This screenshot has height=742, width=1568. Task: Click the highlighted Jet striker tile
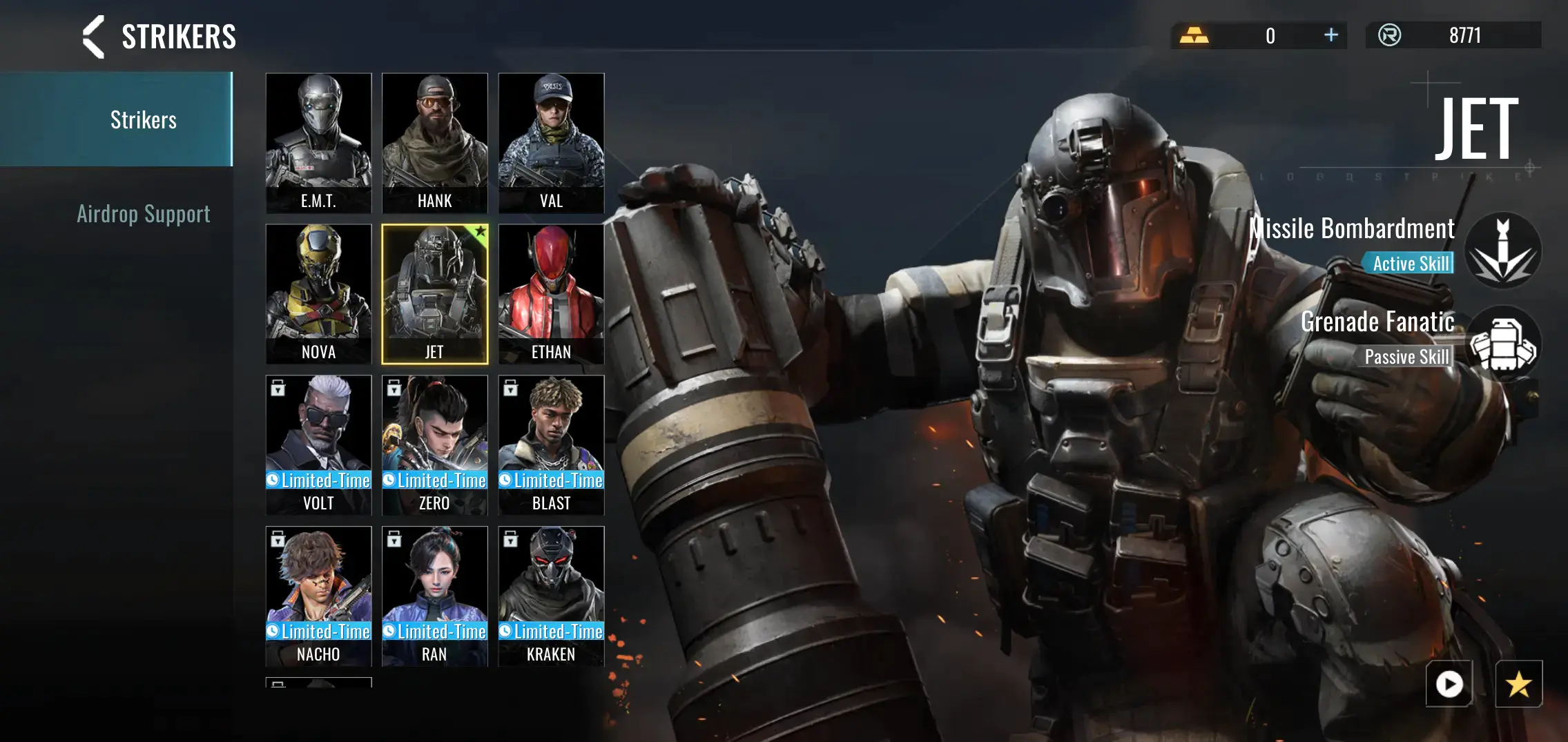coord(434,294)
